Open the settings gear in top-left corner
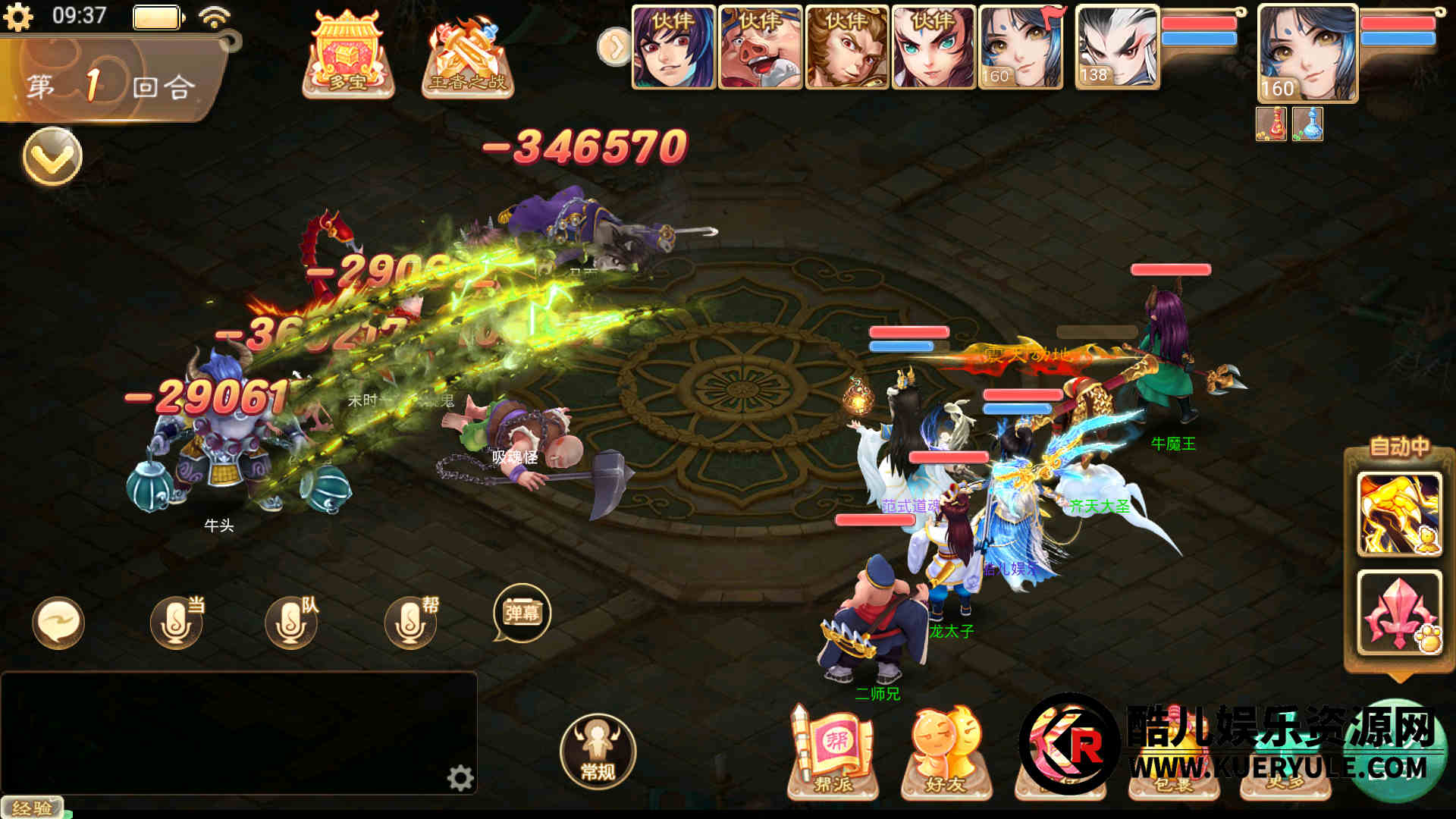 tap(17, 17)
